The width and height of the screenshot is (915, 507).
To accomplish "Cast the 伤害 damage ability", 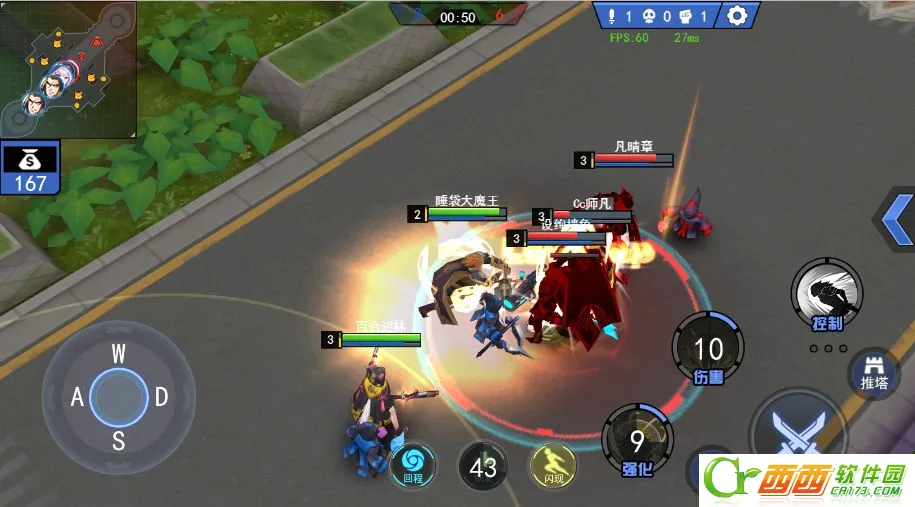I will (708, 348).
